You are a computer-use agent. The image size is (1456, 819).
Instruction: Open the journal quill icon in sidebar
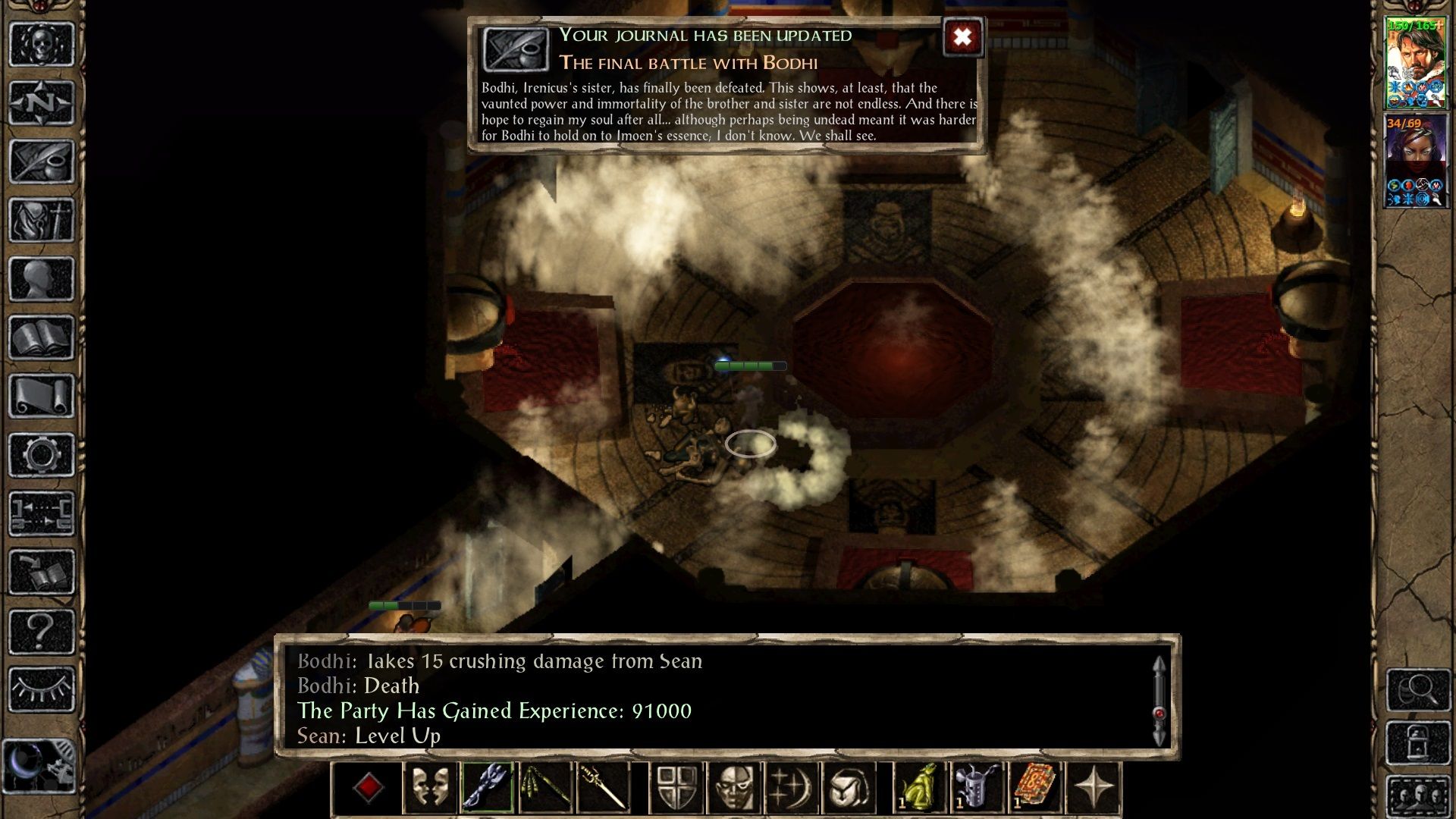pyautogui.click(x=42, y=162)
